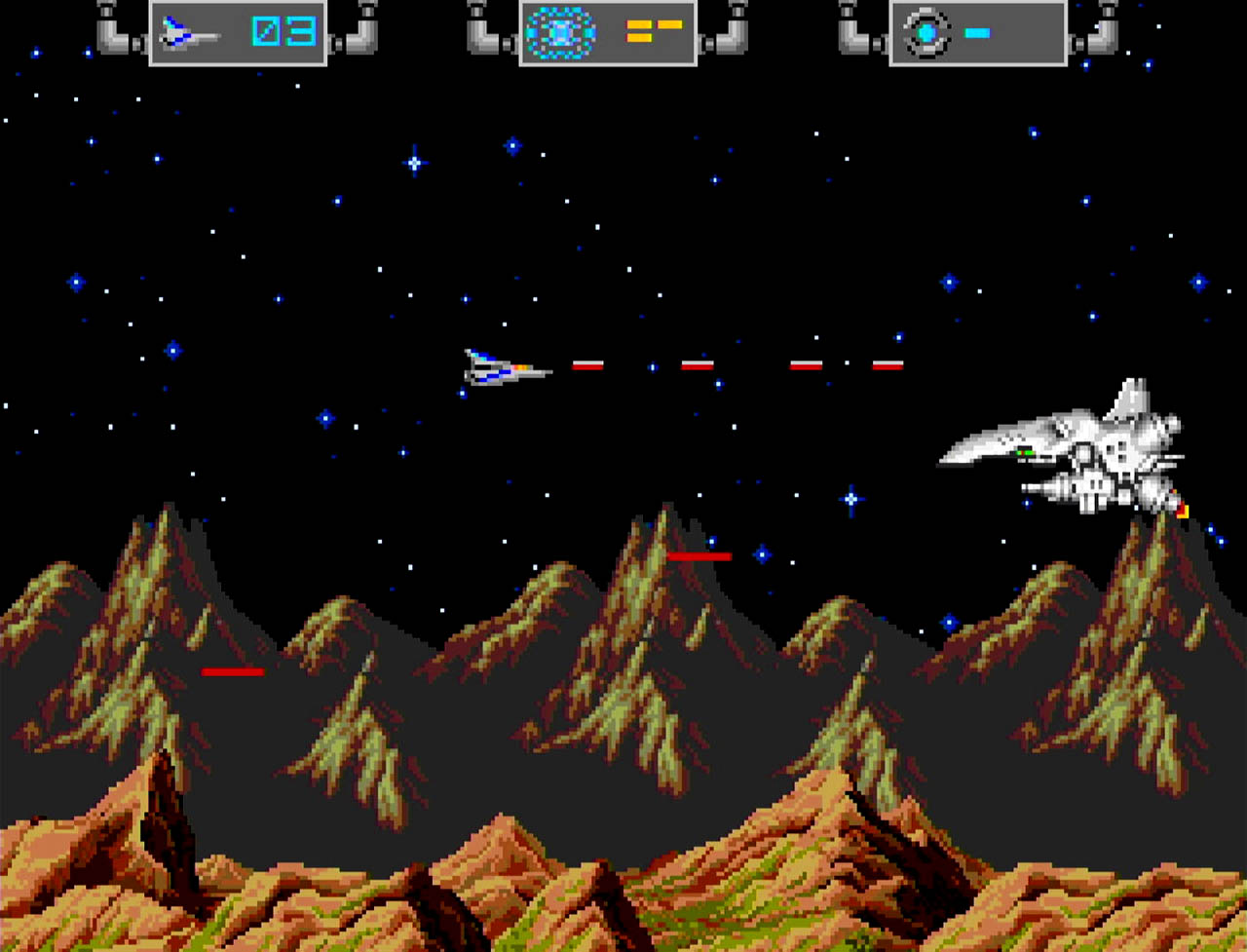Click the cyan weapon orb icon
1247x952 pixels.
point(926,33)
